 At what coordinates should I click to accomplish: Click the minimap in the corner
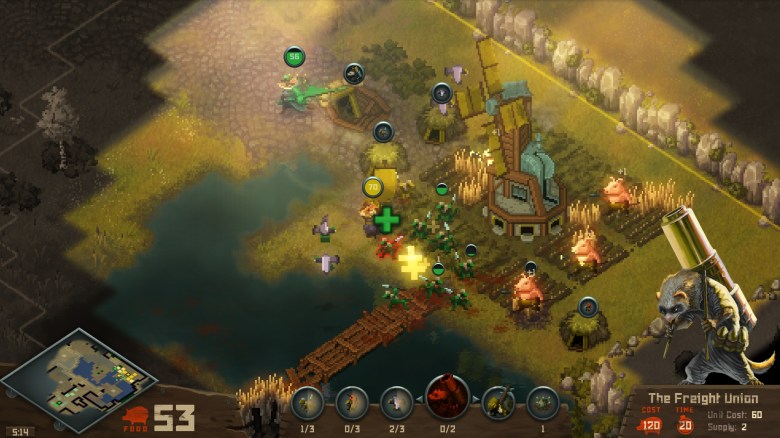tap(78, 378)
